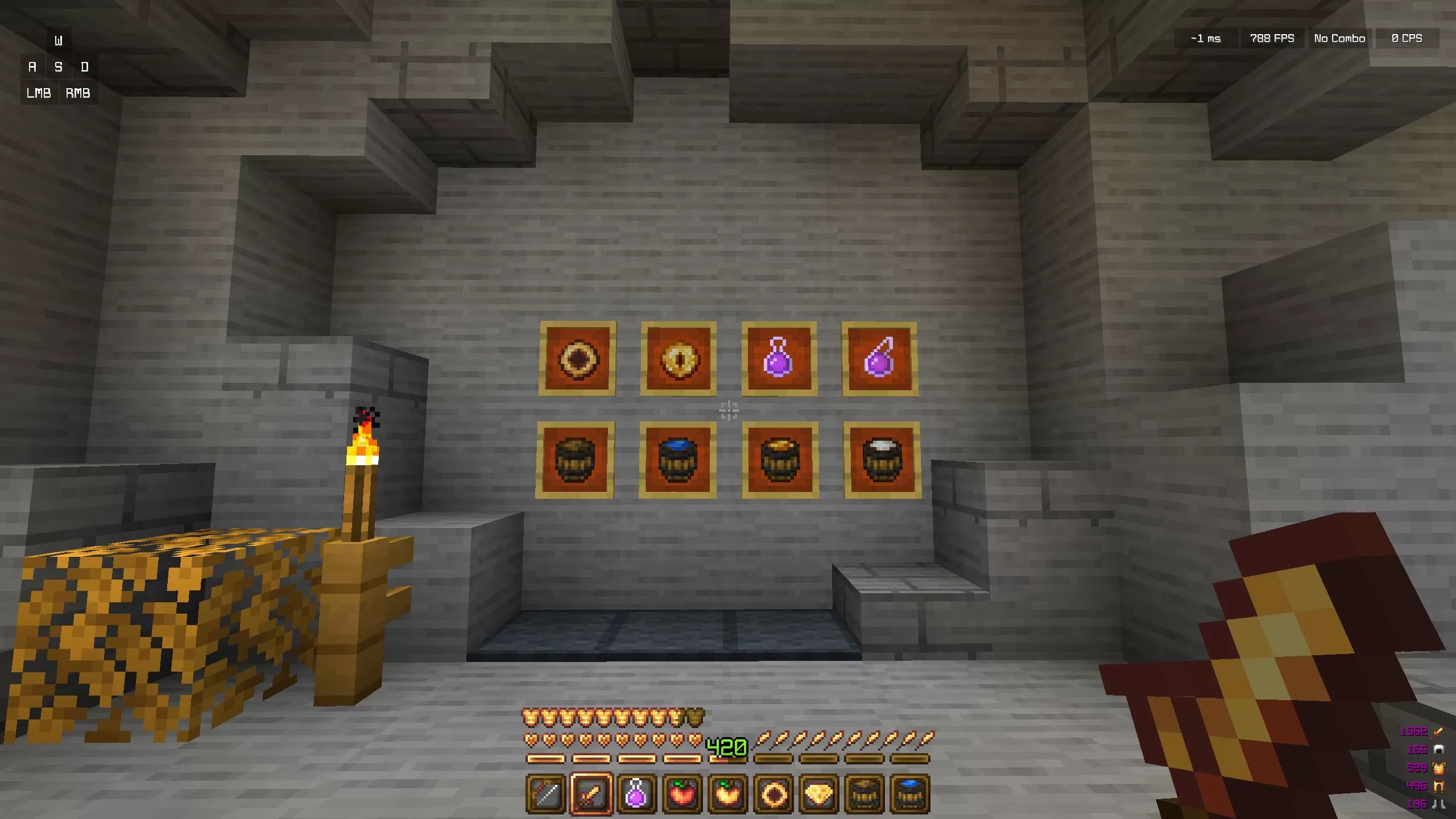Click the 788 FPS counter
Viewport: 1456px width, 819px height.
pyautogui.click(x=1272, y=38)
